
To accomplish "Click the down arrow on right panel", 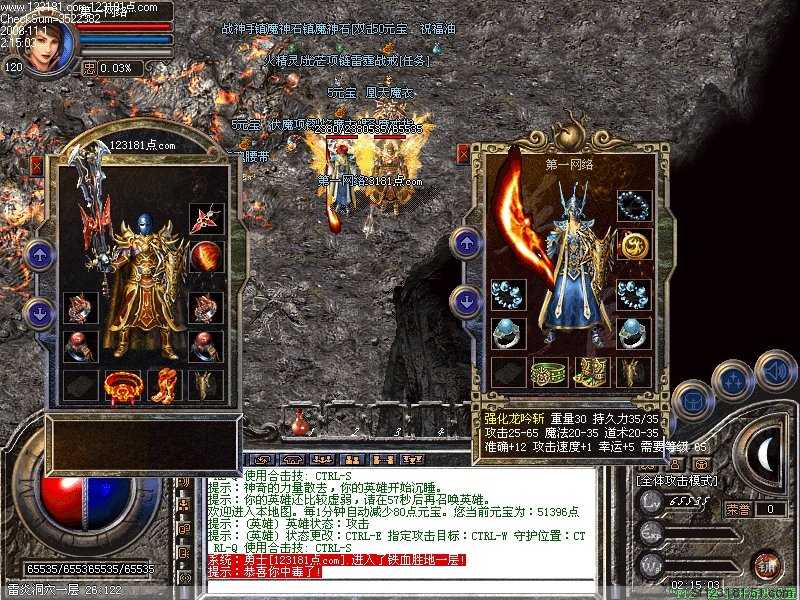I will point(466,299).
